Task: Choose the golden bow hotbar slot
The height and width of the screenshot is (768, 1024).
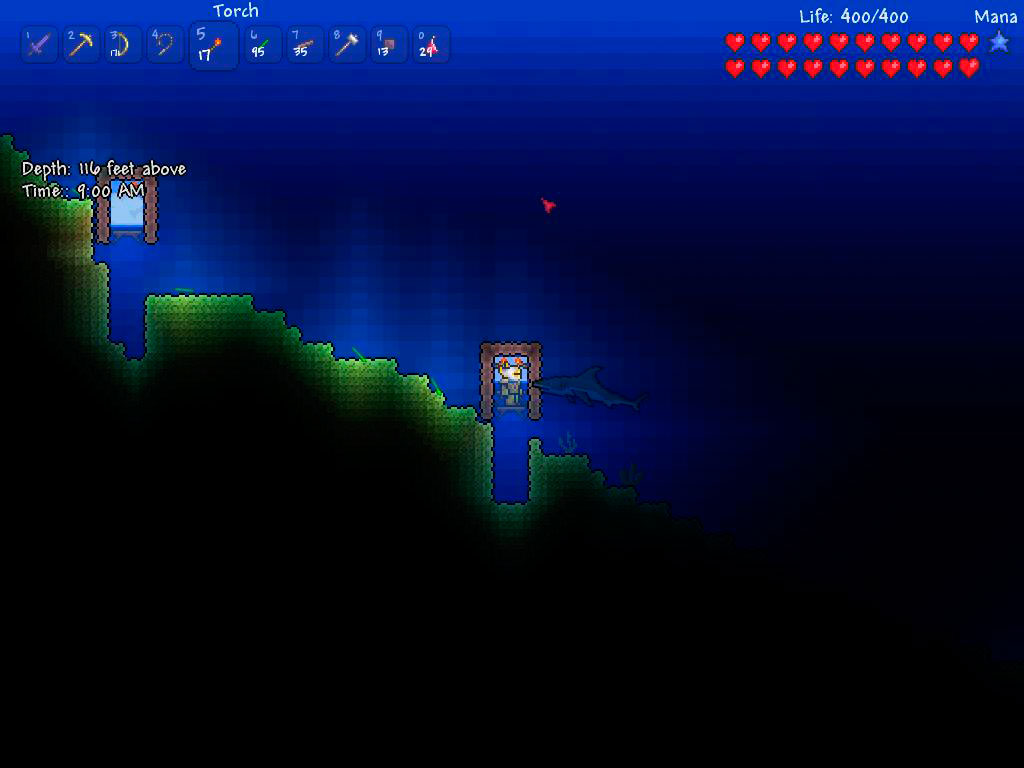Action: [x=122, y=45]
